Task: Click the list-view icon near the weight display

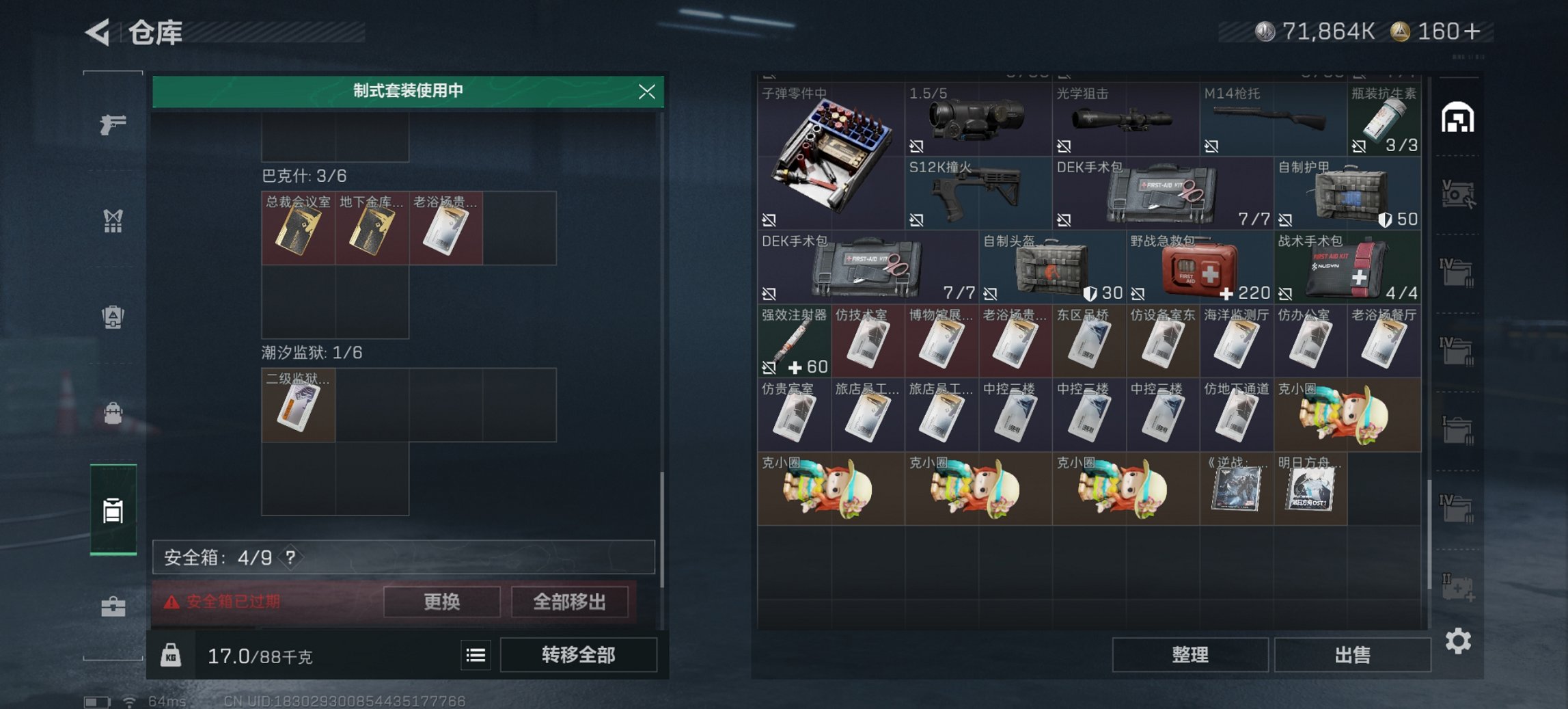Action: coord(476,655)
